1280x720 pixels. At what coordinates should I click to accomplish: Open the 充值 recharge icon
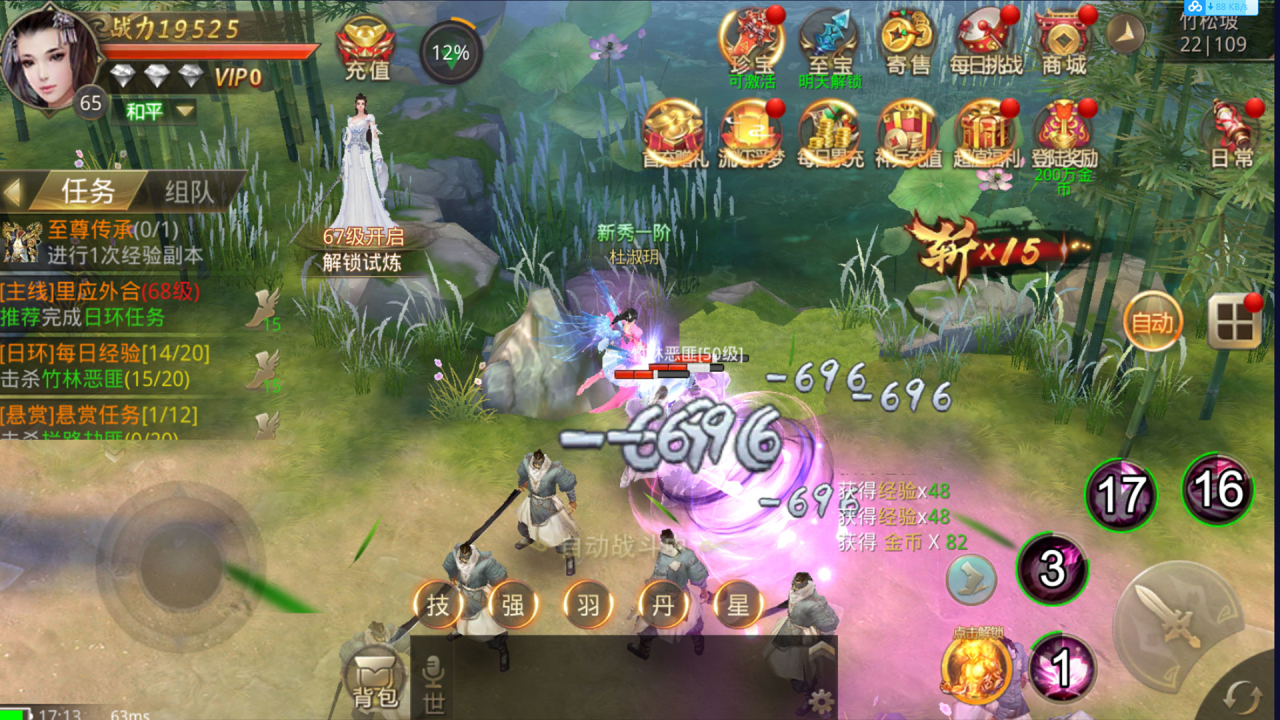pyautogui.click(x=366, y=48)
